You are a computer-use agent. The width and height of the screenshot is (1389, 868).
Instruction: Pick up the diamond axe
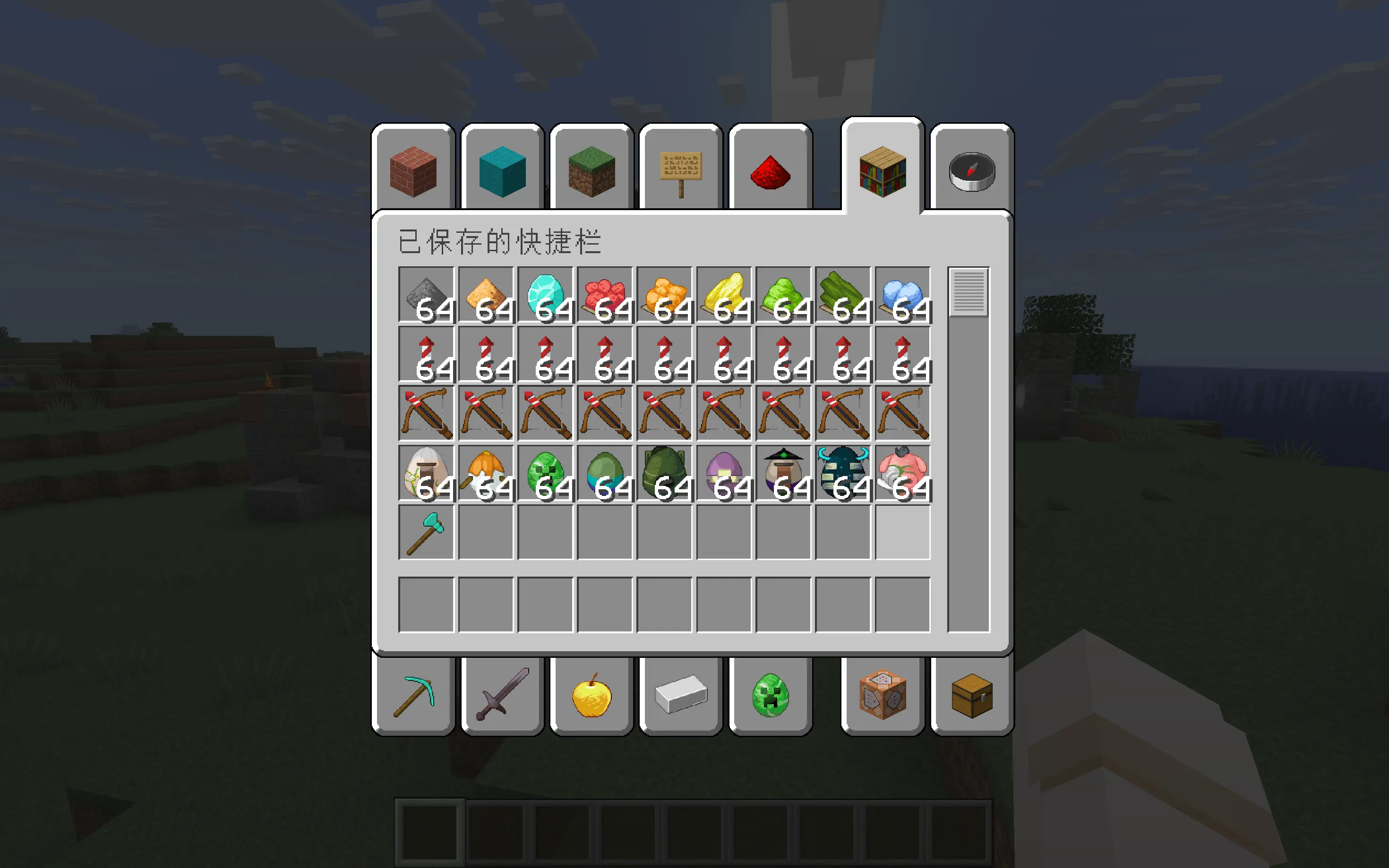tap(426, 533)
